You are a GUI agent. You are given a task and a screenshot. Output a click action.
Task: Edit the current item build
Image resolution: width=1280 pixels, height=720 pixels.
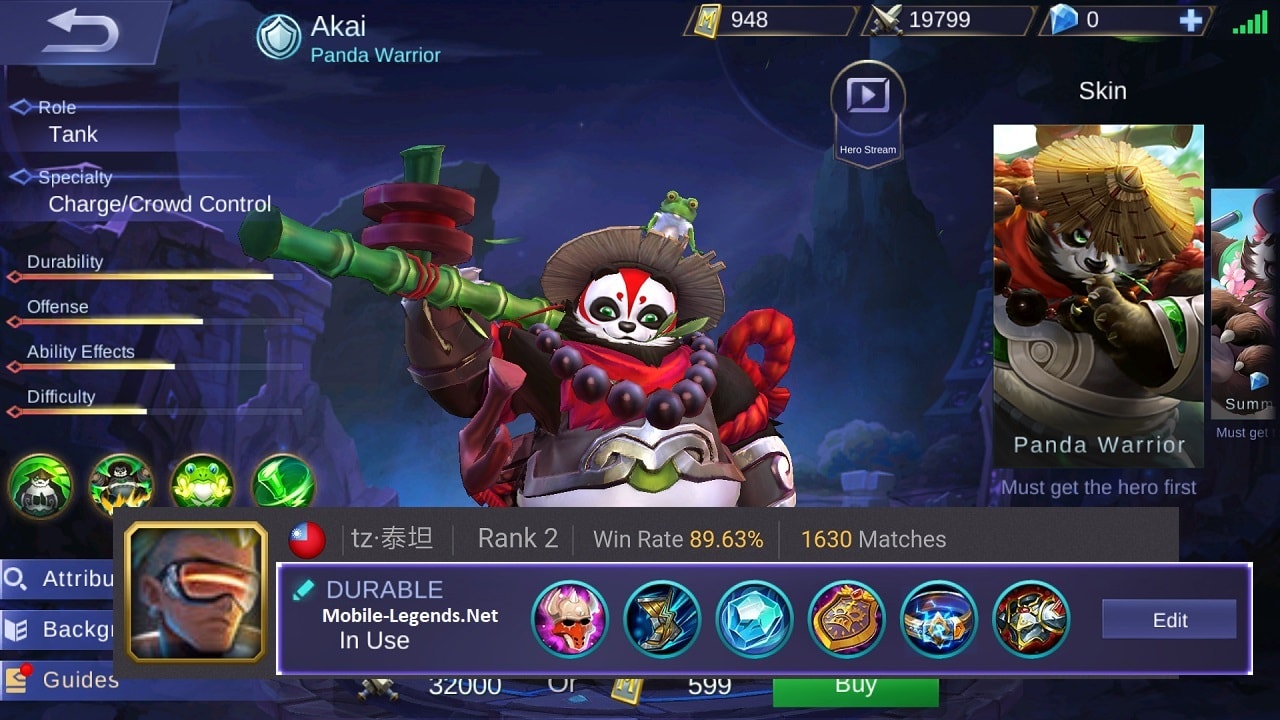pyautogui.click(x=1168, y=620)
